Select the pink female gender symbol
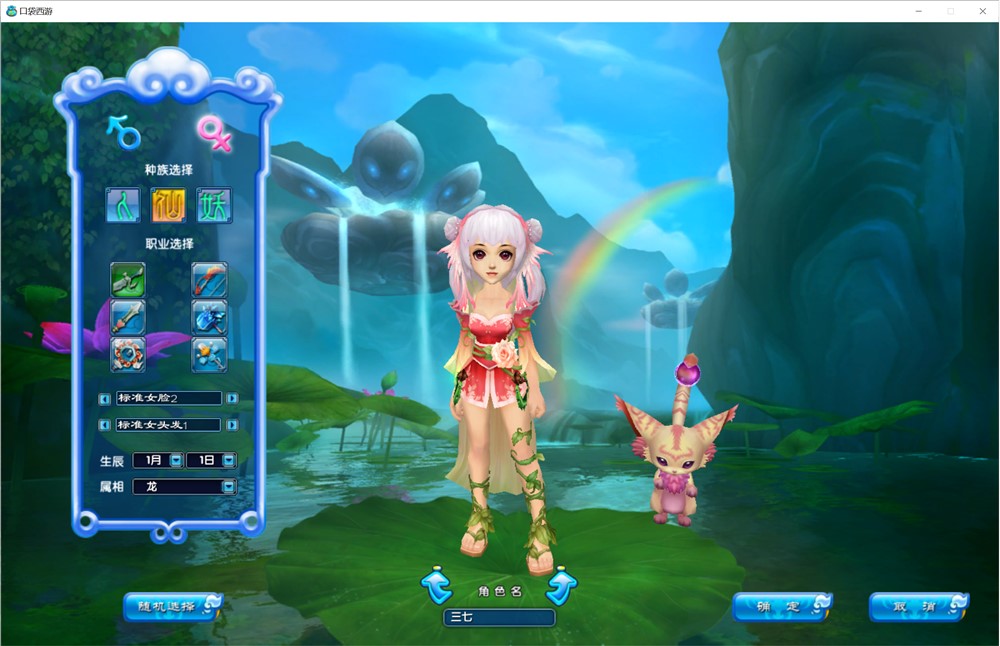The image size is (1000, 646). (x=212, y=132)
